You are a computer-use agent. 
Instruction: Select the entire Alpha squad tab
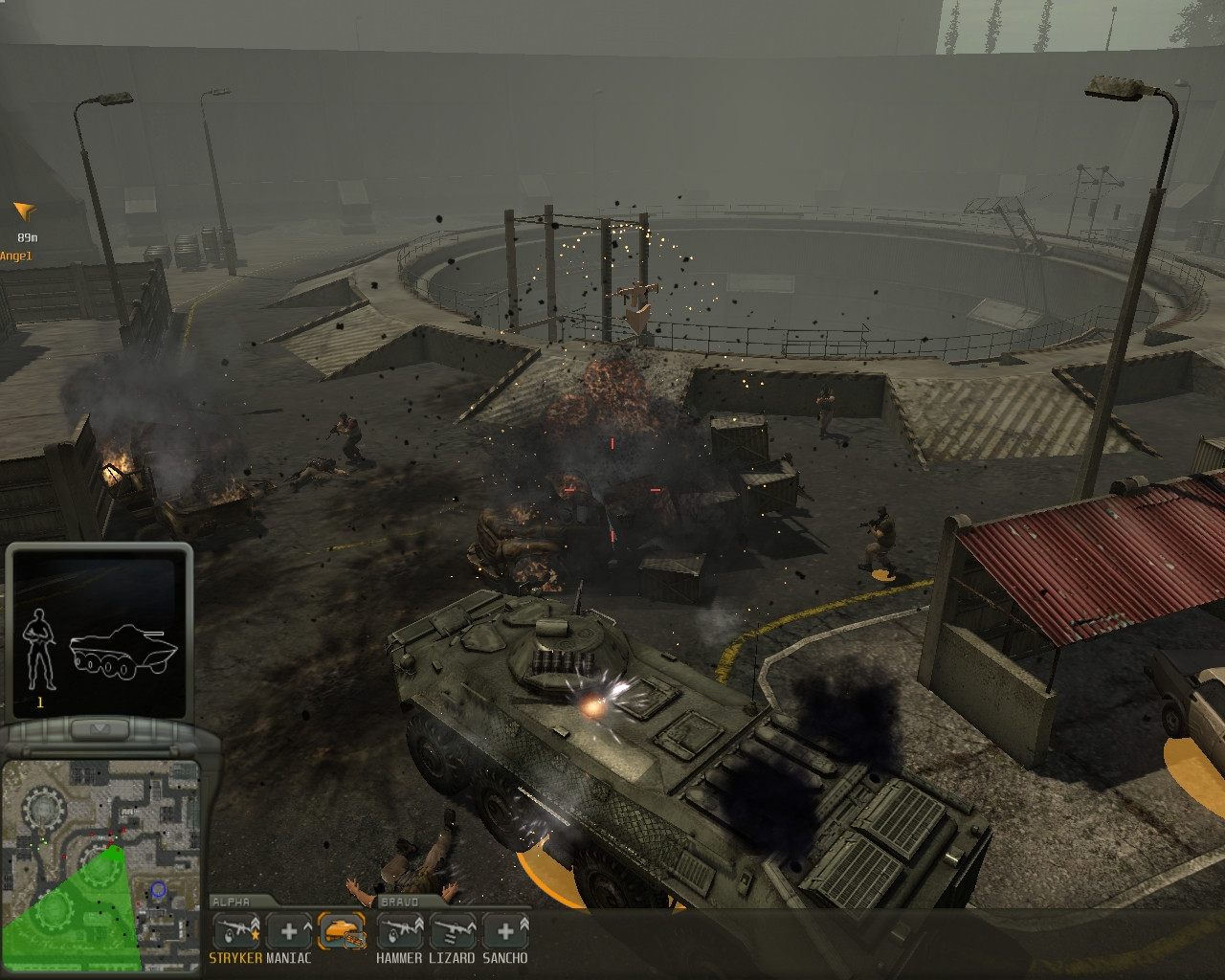tap(231, 902)
